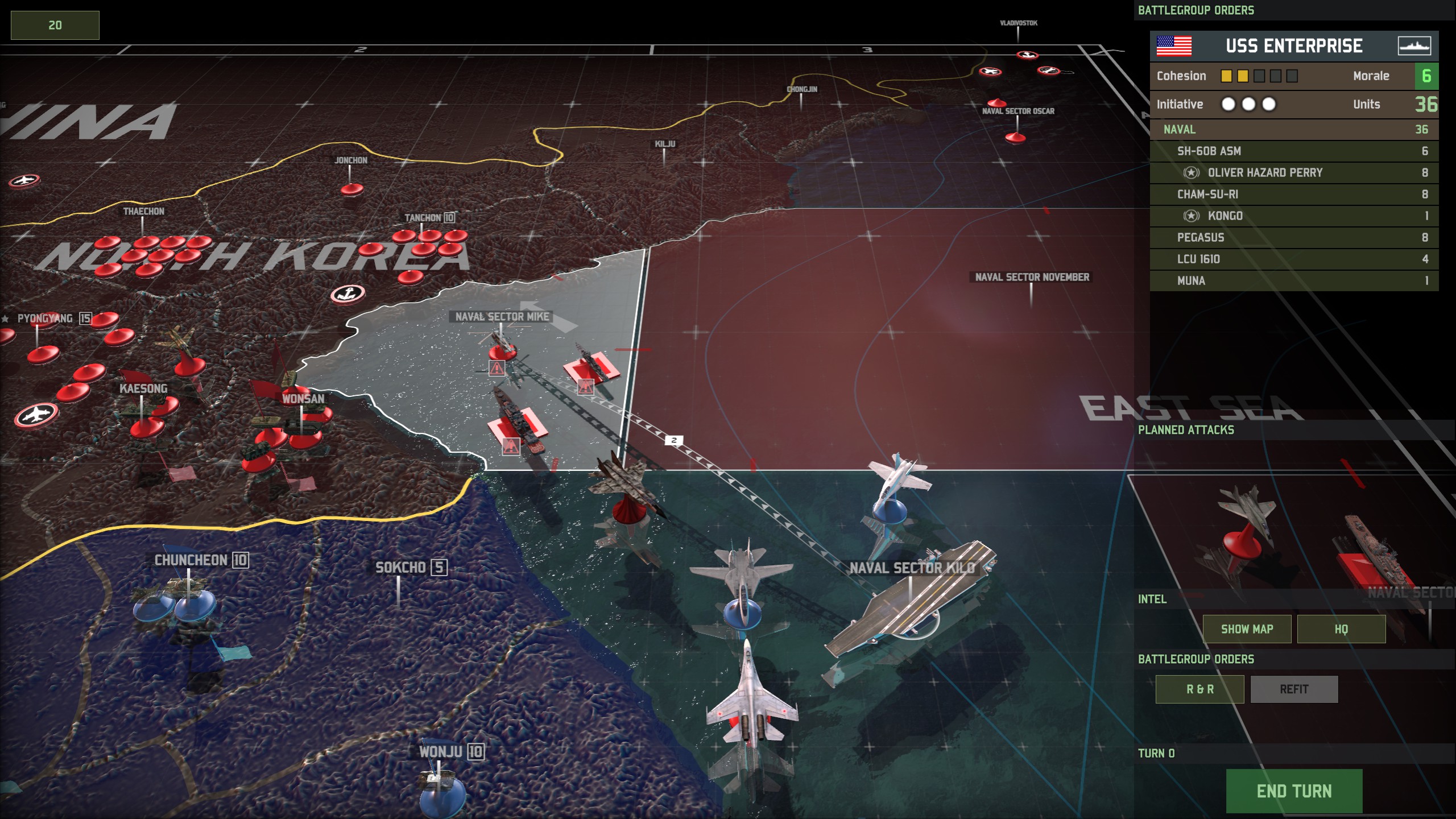Click the BATTLEGROUP ORDERS panel header
This screenshot has width=1456, height=819.
coord(1196,9)
